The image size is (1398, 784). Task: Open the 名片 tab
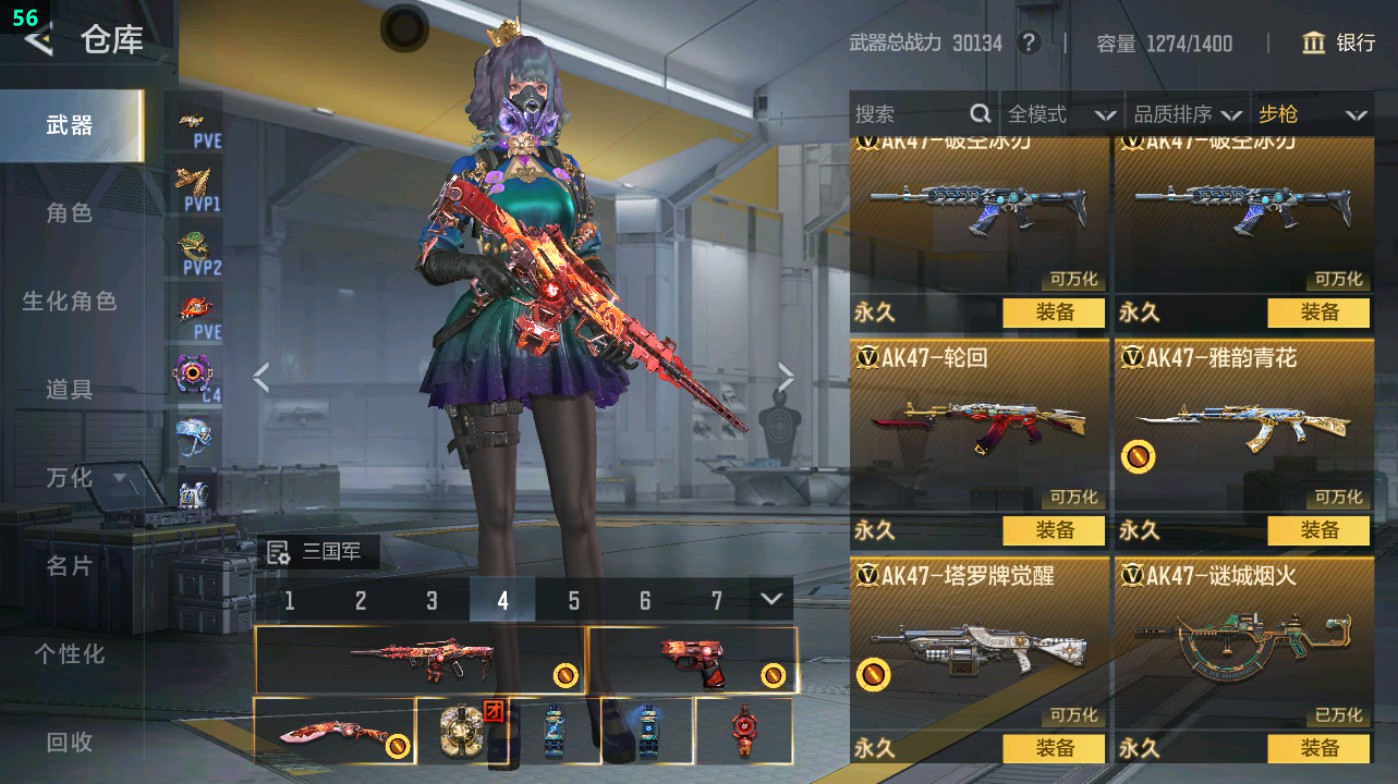[69, 566]
